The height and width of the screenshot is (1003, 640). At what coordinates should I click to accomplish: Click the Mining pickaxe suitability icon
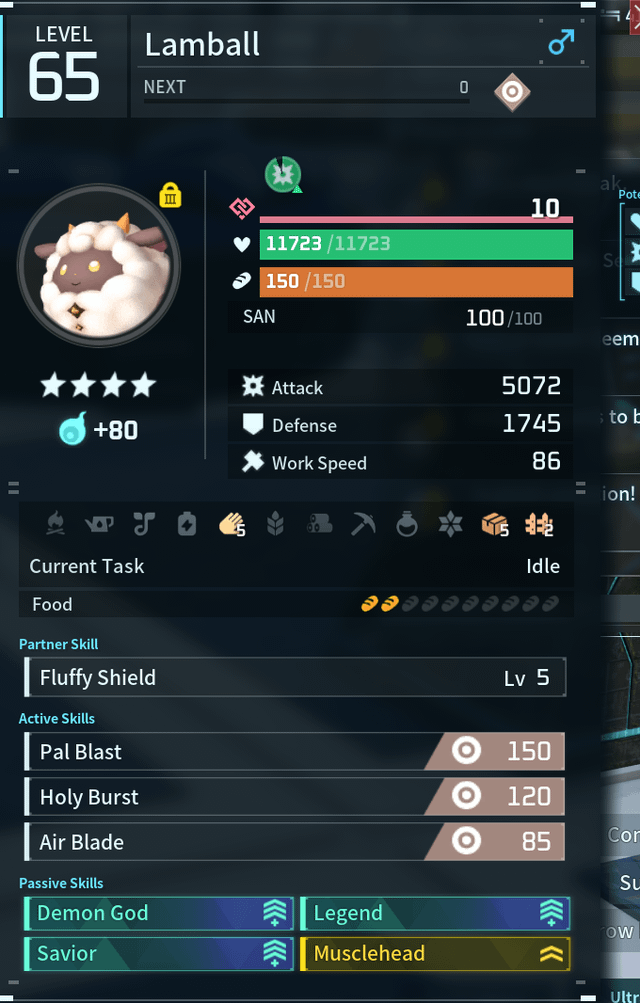(x=363, y=524)
